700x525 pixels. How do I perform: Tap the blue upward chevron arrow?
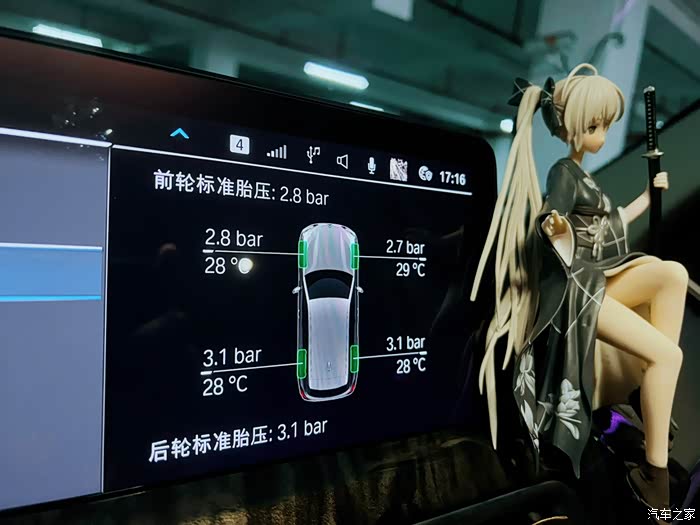point(179,132)
